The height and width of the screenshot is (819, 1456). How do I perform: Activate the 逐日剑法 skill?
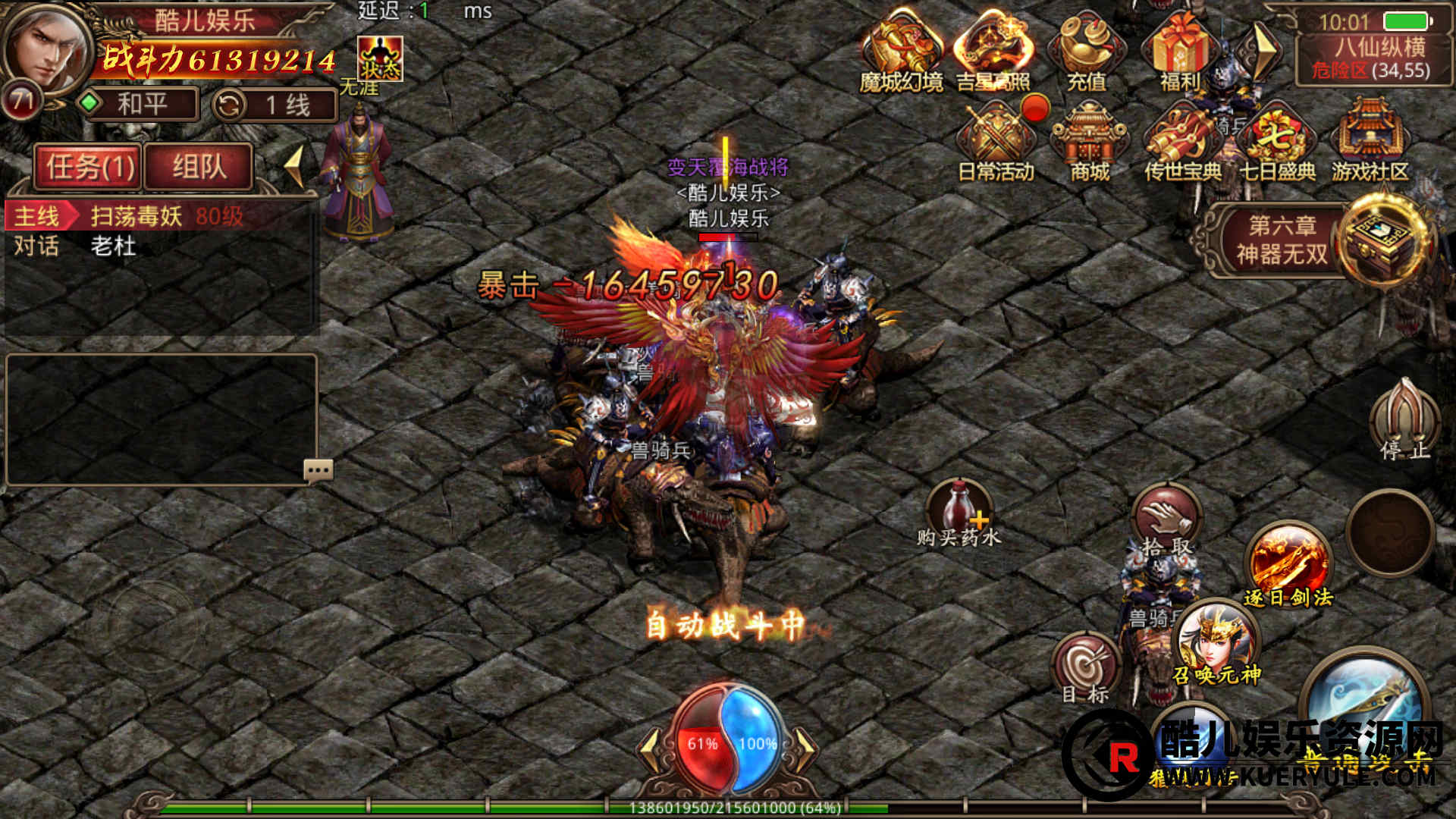(x=1288, y=565)
